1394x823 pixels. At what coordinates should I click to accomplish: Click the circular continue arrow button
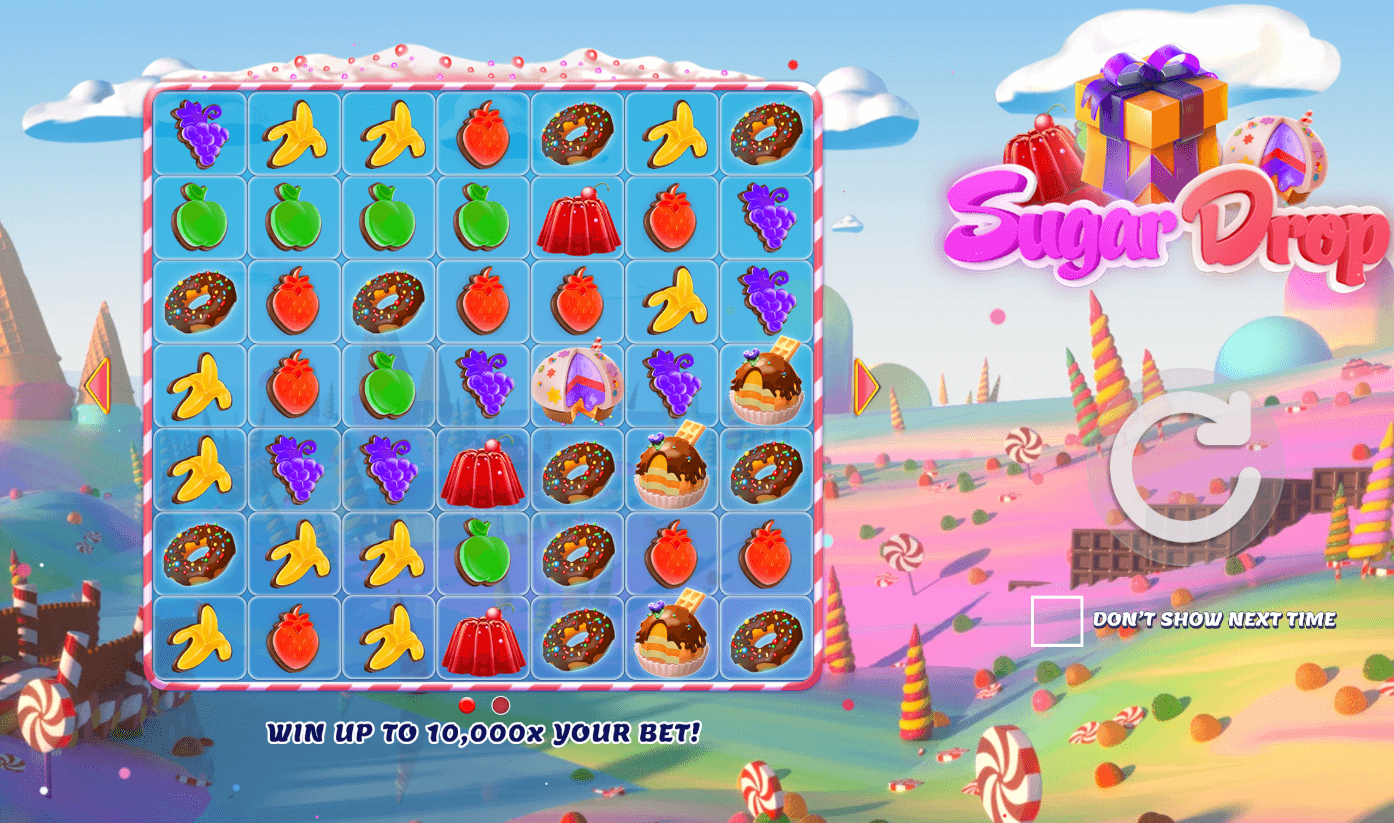[x=1186, y=468]
